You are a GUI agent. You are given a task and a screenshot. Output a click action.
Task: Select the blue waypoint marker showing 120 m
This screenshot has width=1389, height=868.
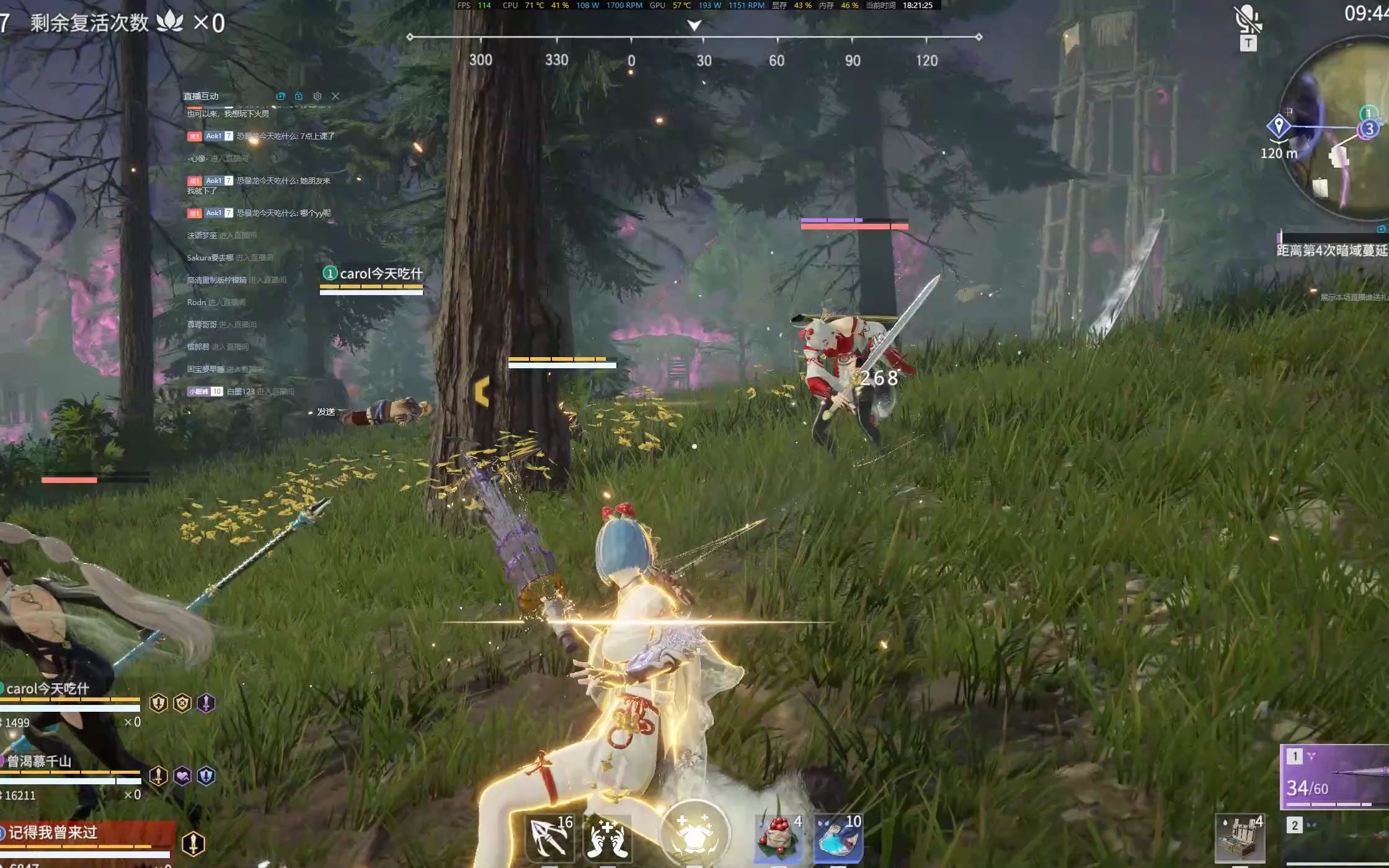pos(1278,126)
